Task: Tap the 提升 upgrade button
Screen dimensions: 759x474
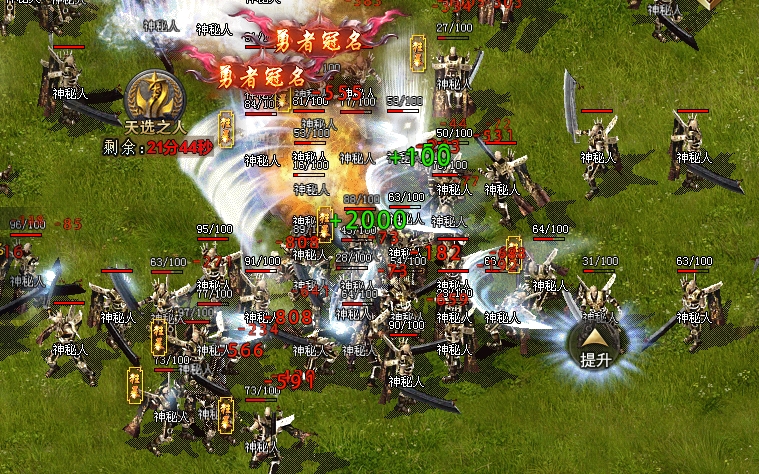Action: (596, 345)
